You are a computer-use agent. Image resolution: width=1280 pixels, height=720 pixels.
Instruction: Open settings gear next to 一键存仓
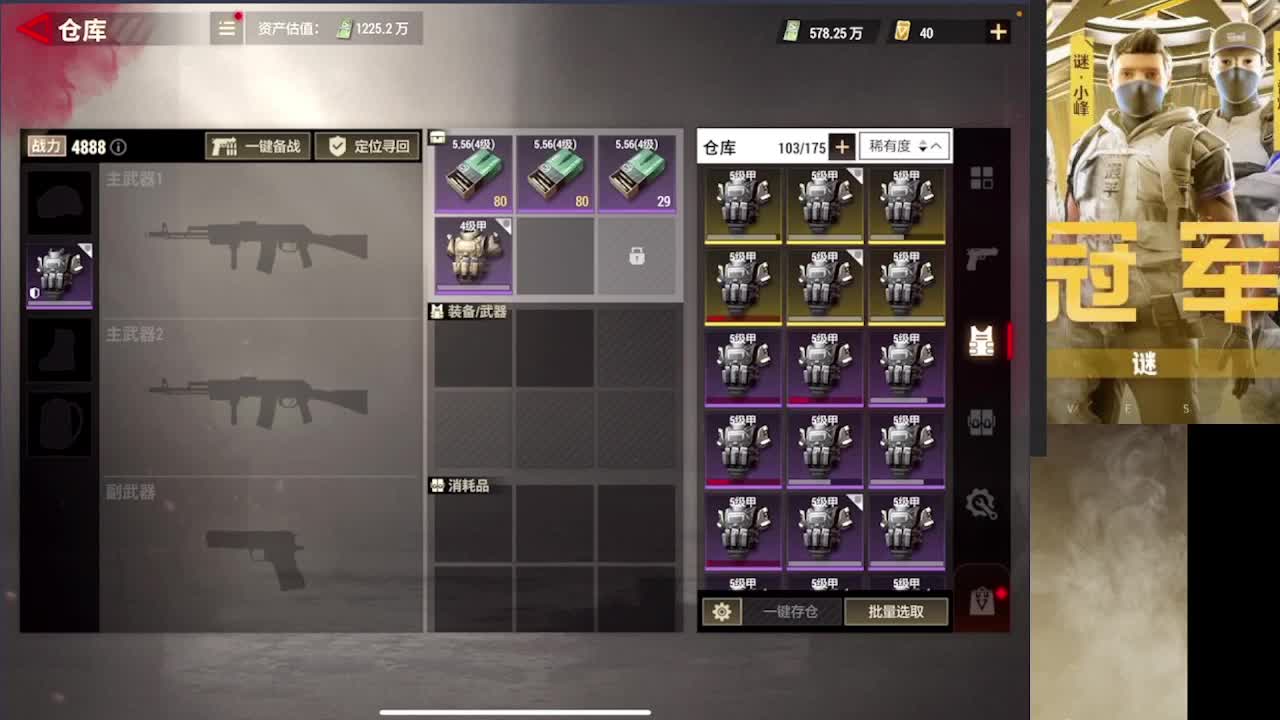click(722, 612)
